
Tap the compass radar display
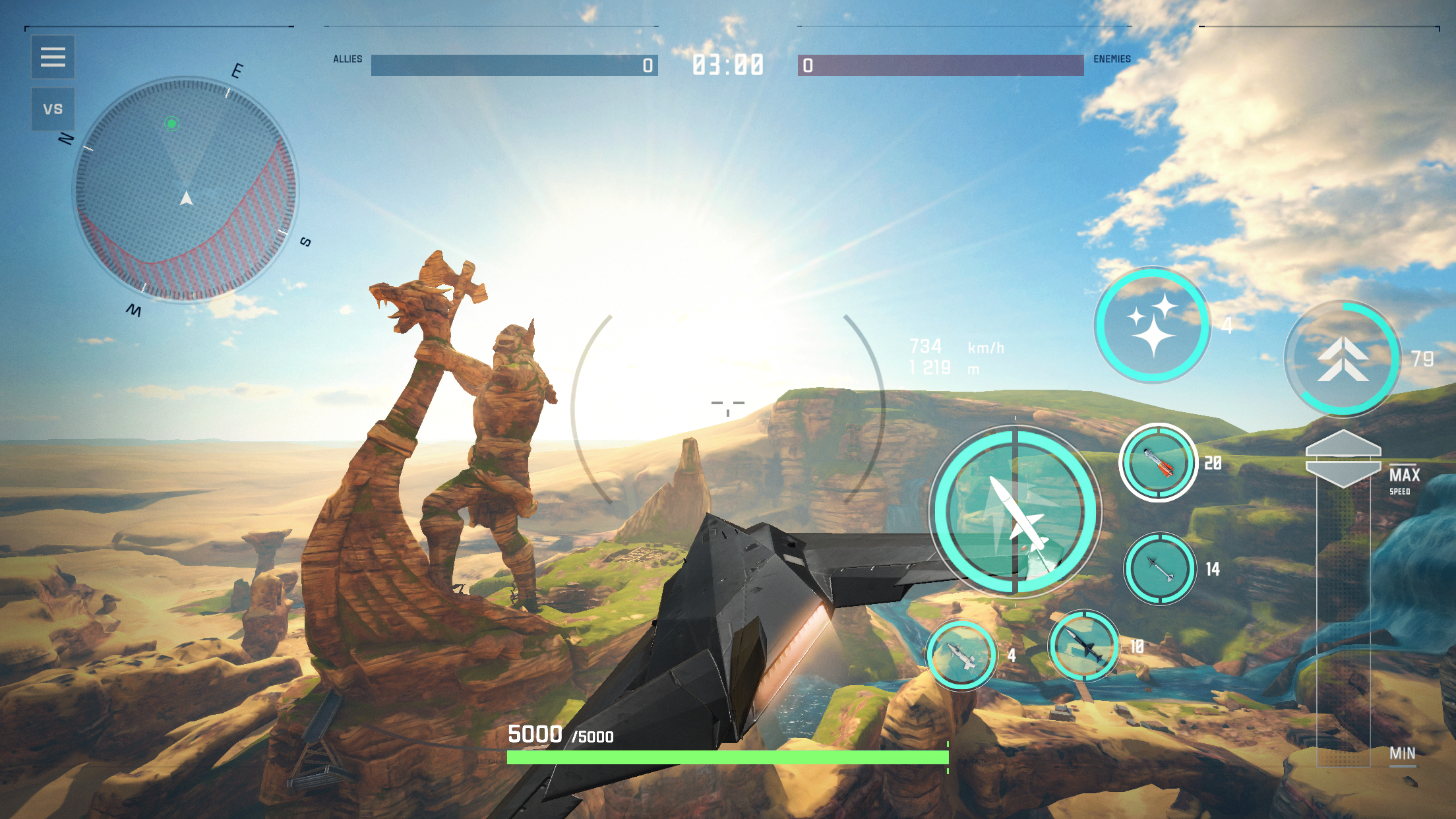pos(187,195)
